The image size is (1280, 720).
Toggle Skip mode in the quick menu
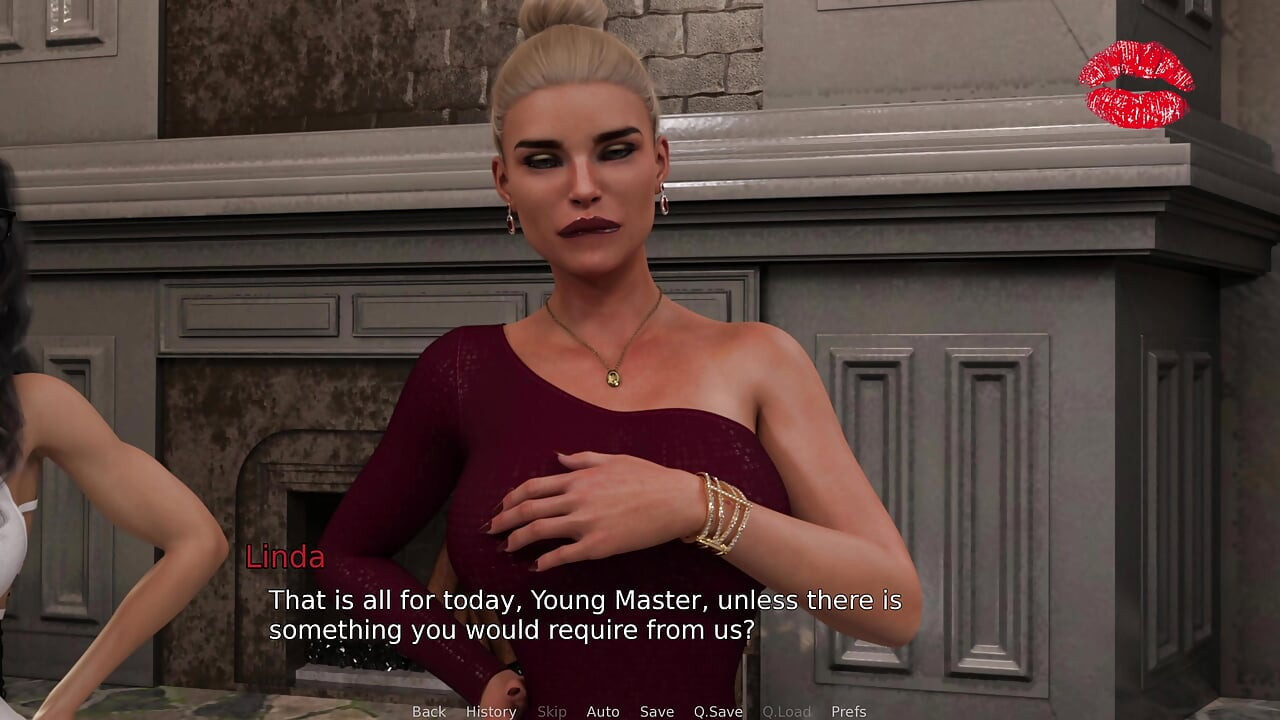(553, 711)
